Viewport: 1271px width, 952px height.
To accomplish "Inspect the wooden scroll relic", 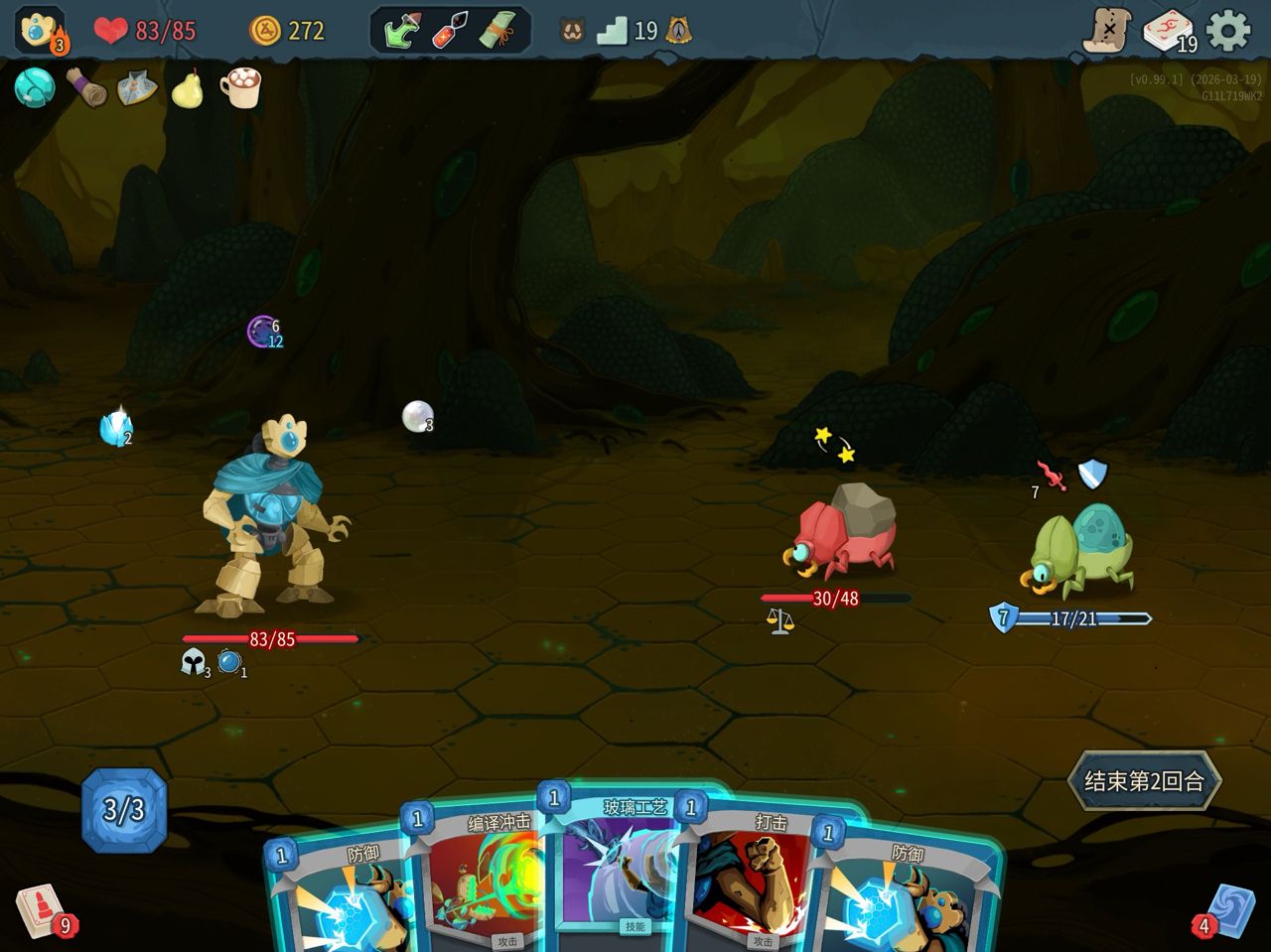I will tap(86, 88).
